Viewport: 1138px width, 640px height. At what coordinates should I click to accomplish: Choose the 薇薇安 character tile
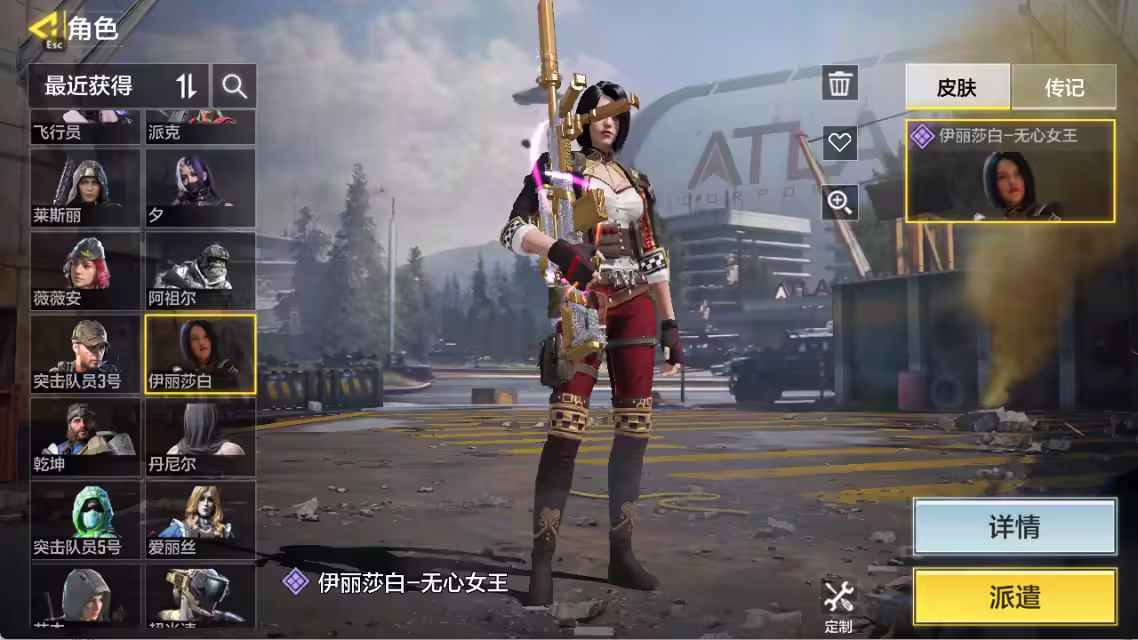85,270
